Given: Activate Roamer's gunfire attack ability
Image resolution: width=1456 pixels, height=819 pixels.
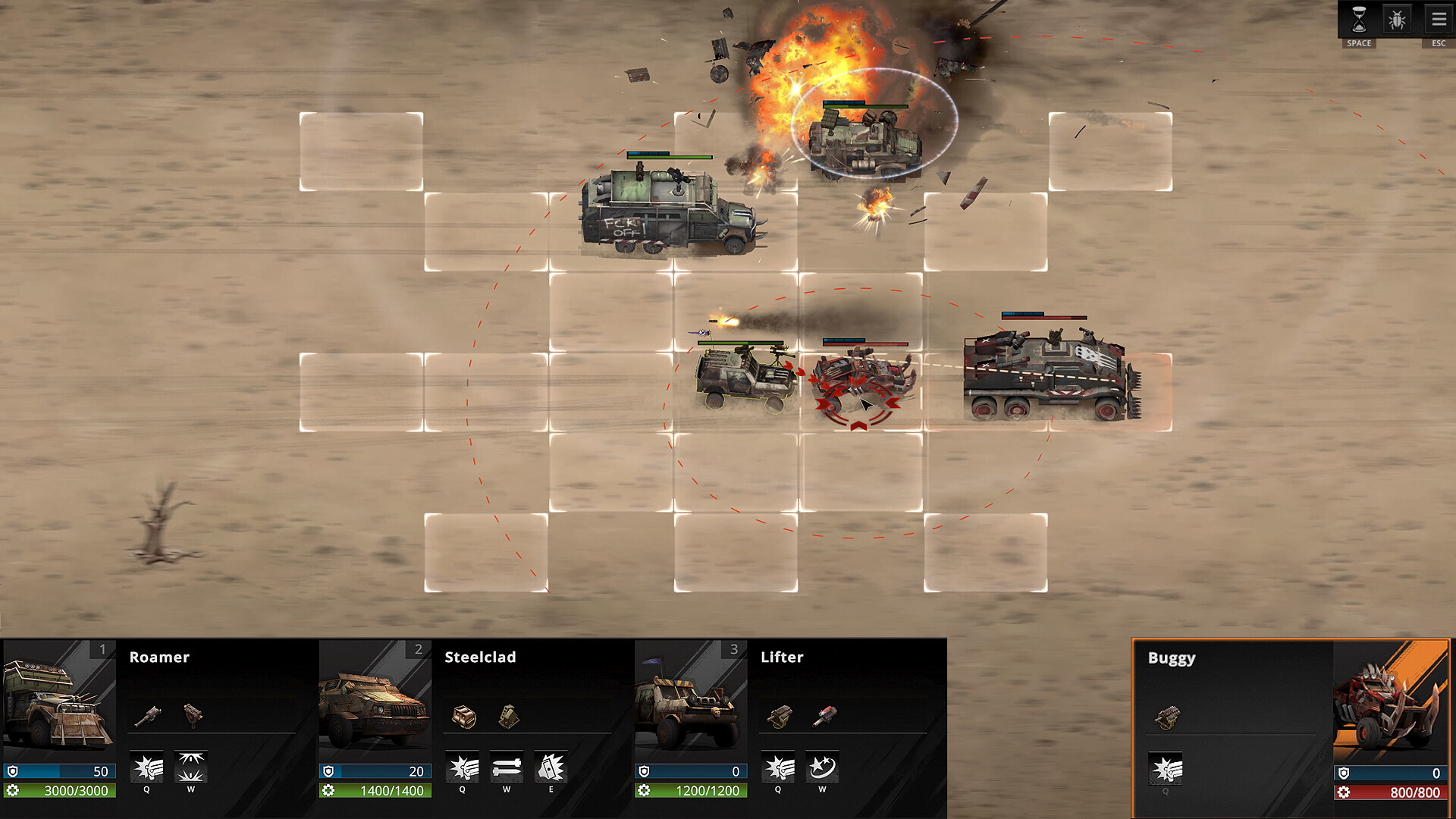Looking at the screenshot, I should pos(147,768).
